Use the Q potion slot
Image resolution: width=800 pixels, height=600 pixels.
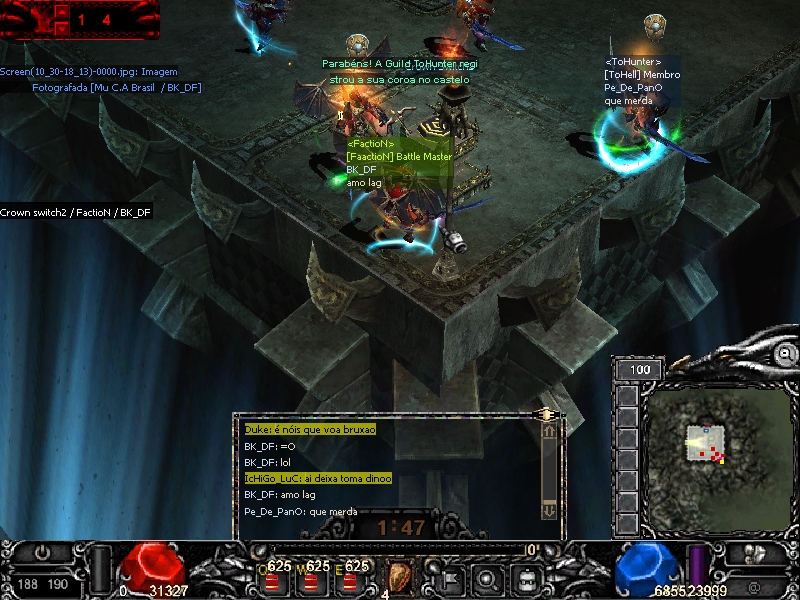click(x=272, y=576)
